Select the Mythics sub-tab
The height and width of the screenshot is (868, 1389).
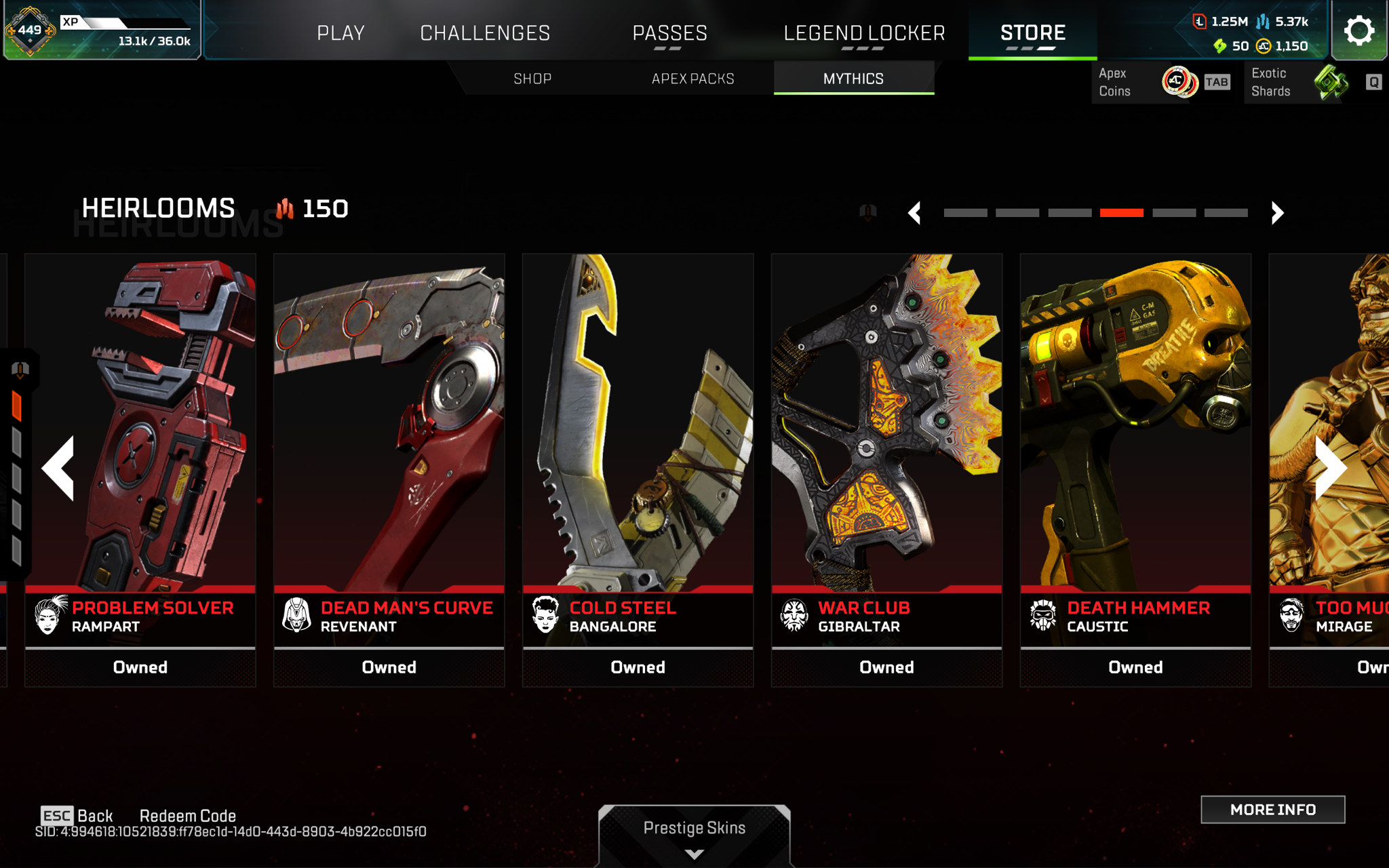coord(853,79)
